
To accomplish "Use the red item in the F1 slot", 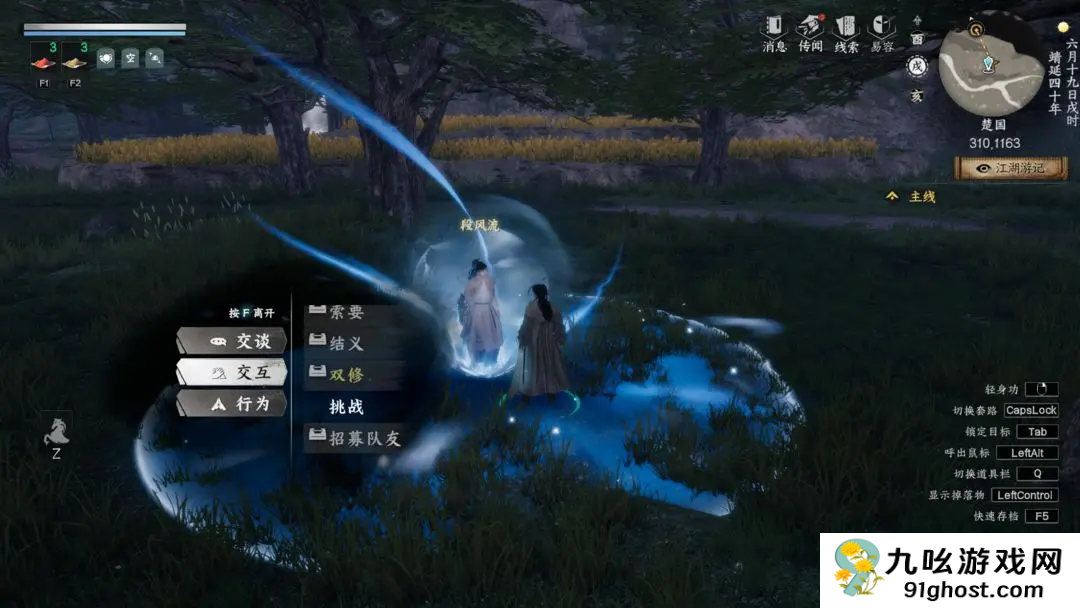I will click(x=44, y=58).
